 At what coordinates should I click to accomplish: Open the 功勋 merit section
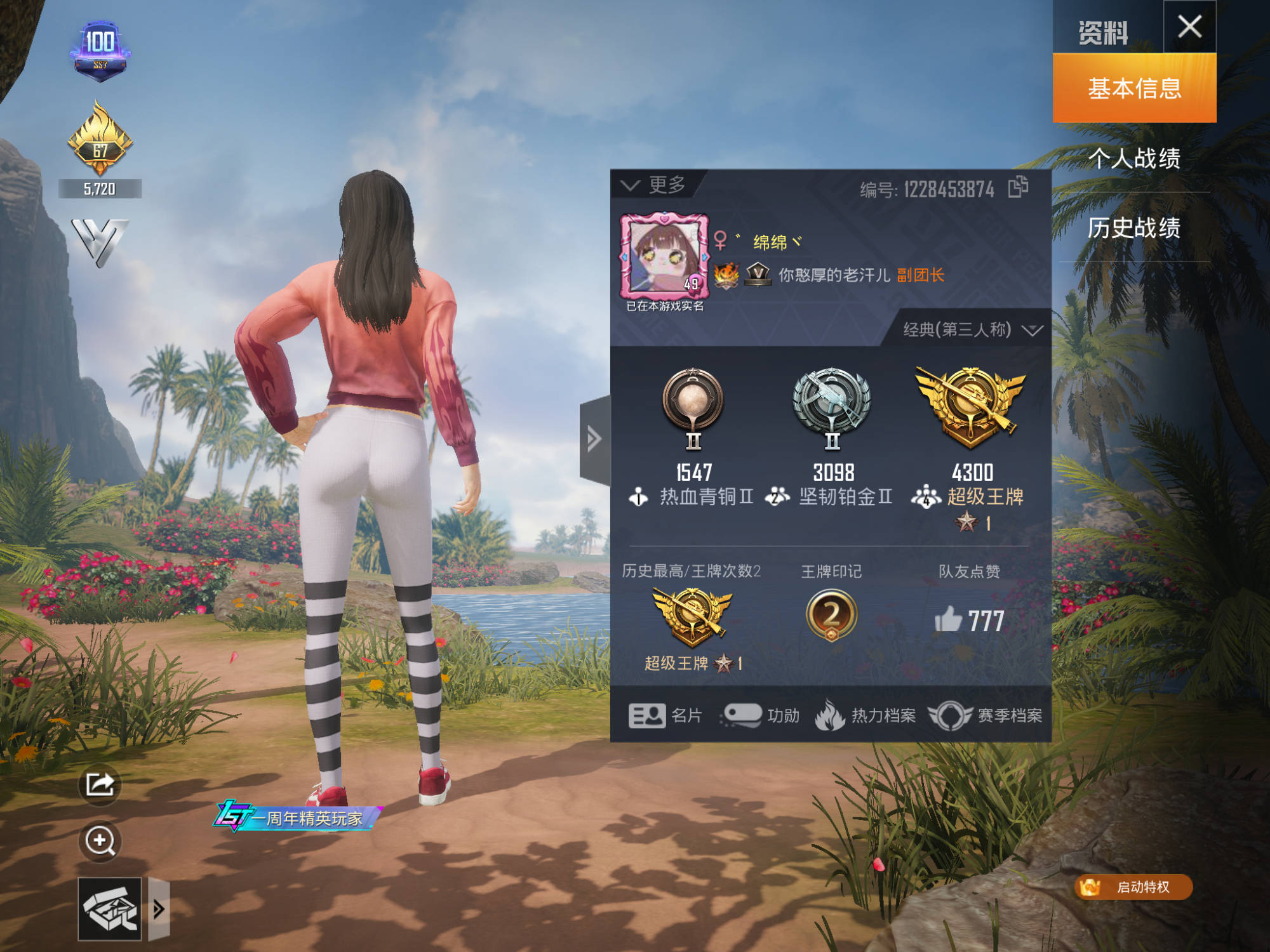pos(760,716)
